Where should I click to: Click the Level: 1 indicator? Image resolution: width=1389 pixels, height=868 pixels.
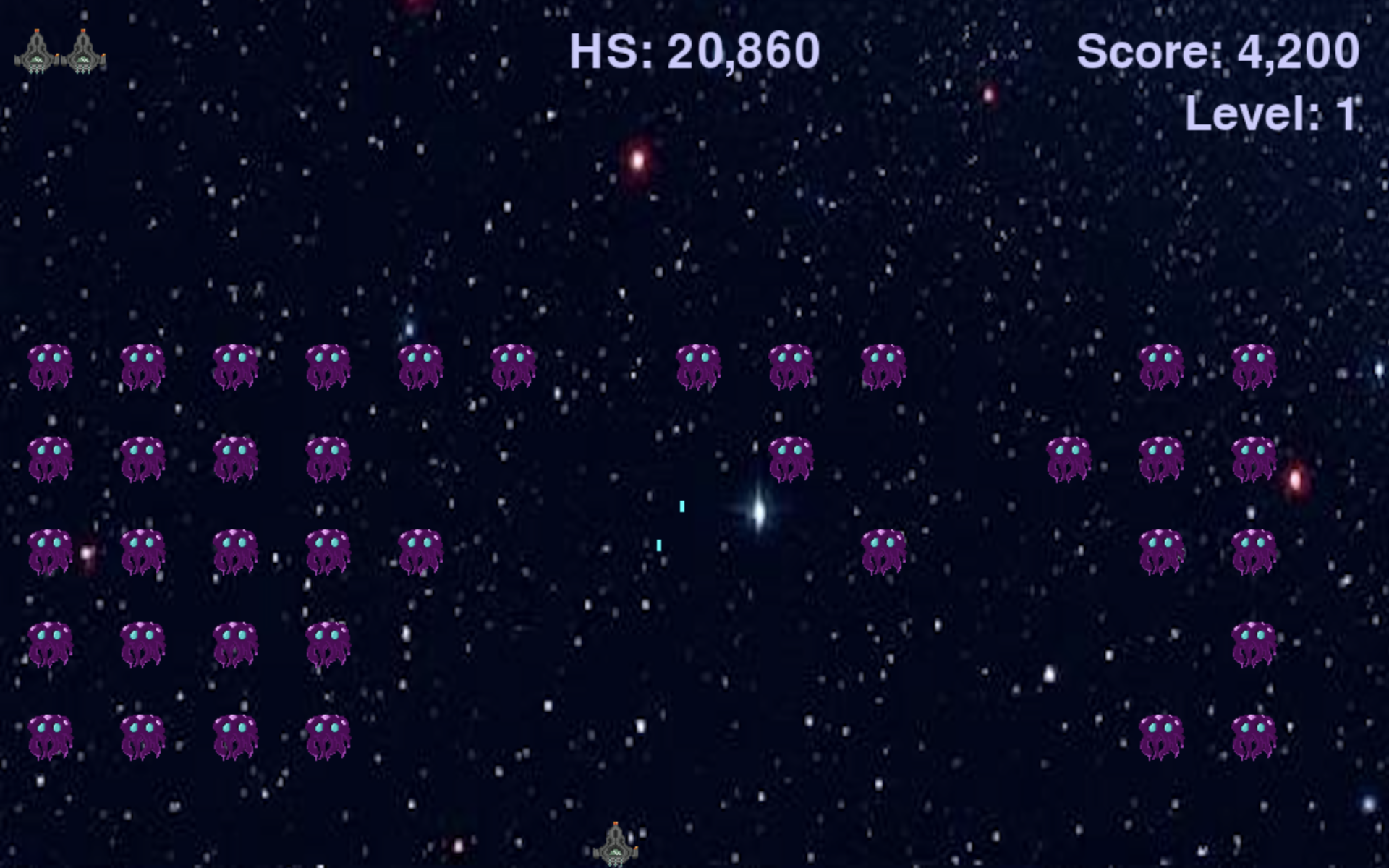[1273, 112]
